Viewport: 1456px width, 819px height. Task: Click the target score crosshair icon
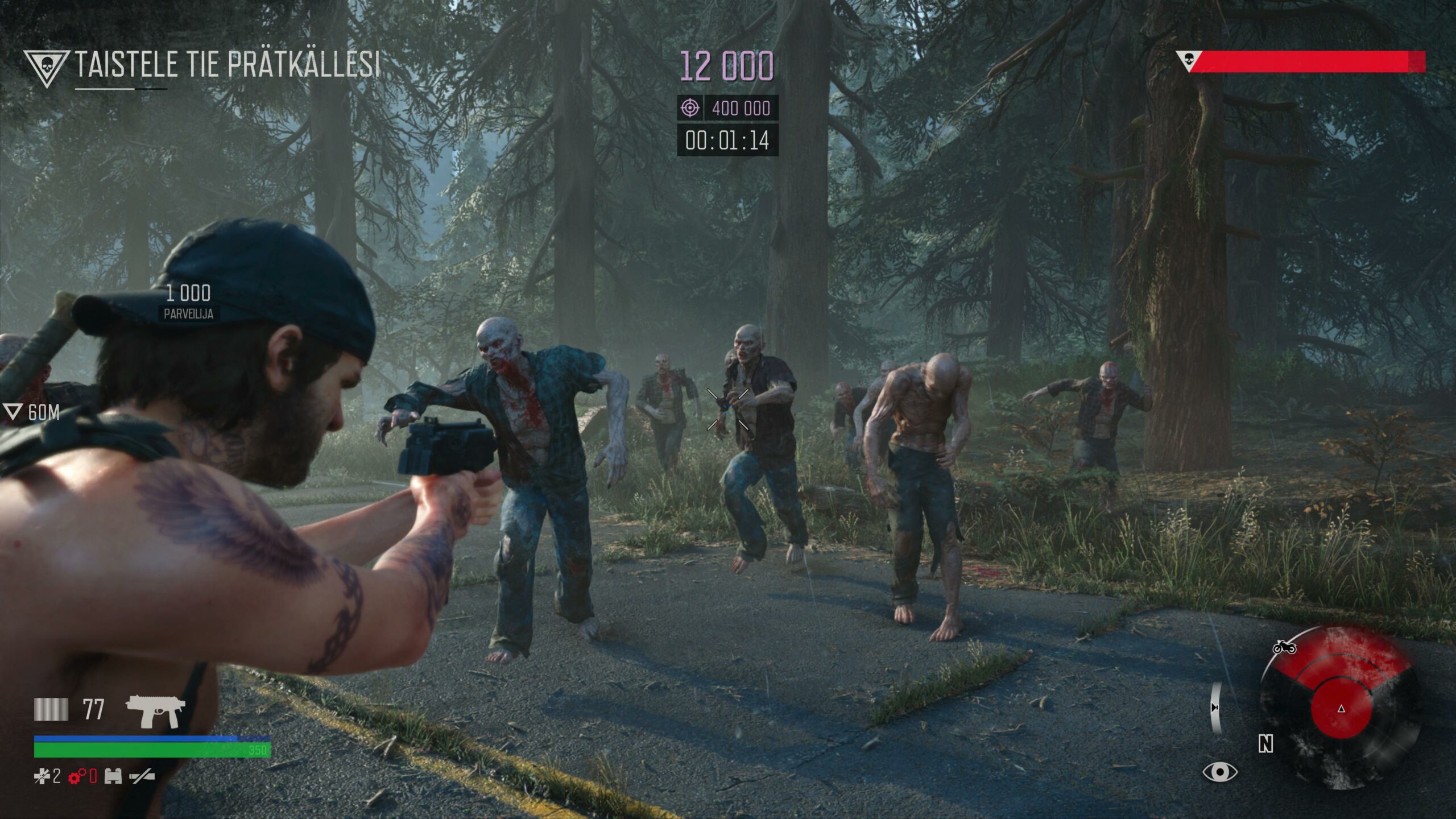[690, 107]
